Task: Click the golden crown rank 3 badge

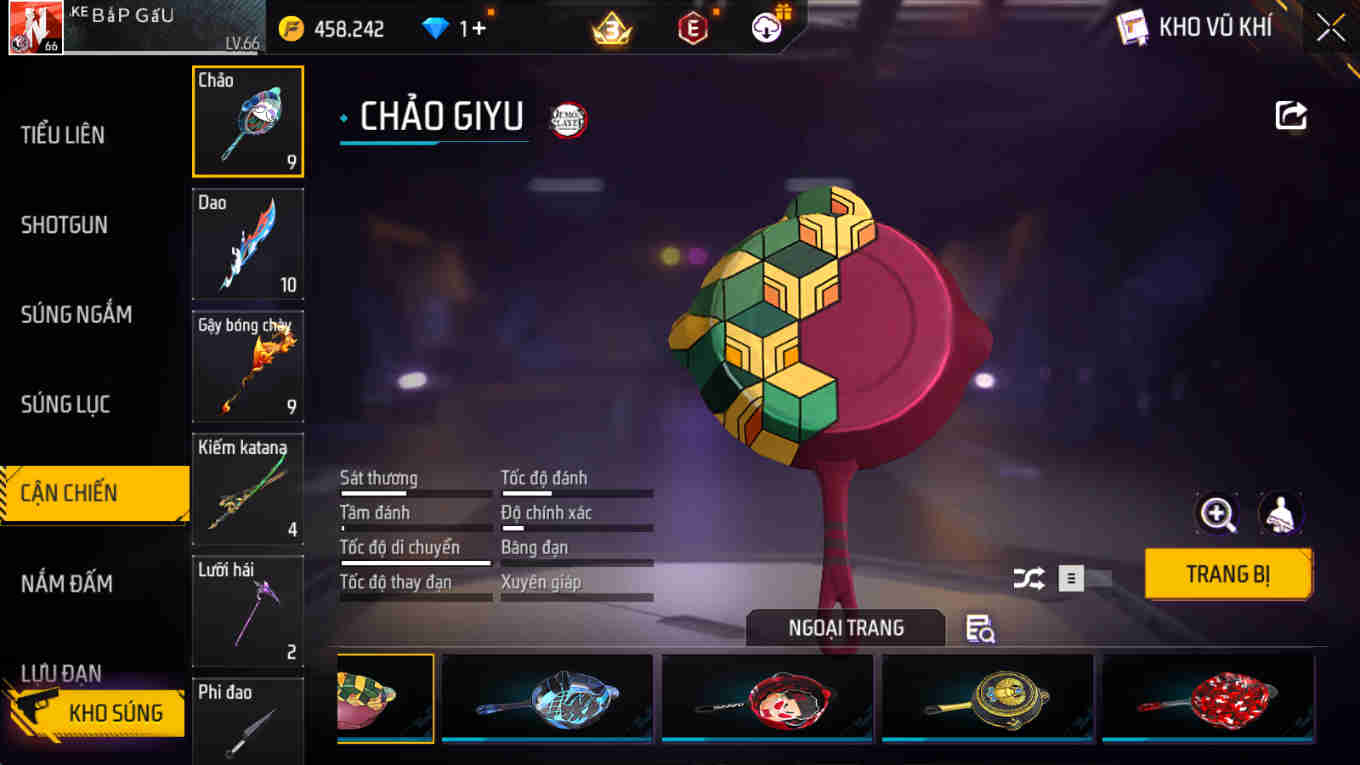Action: click(x=611, y=27)
